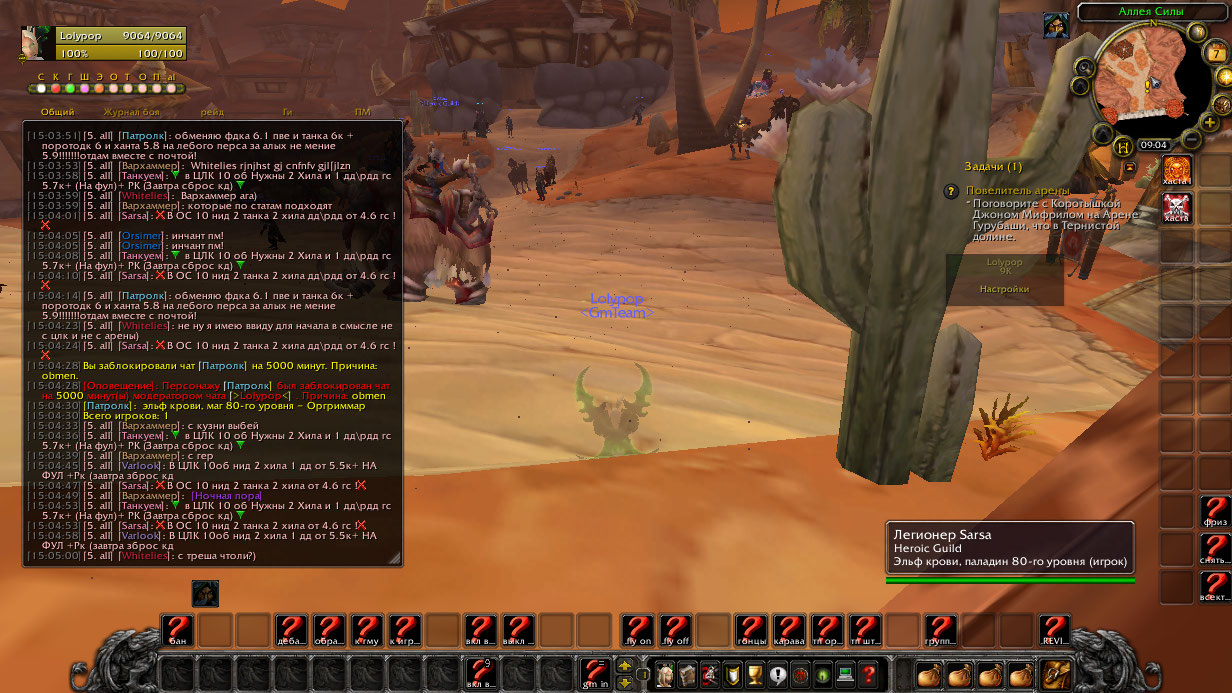This screenshot has height=693, width=1232.
Task: Click the Lolypop player portrait frame
Action: coord(38,44)
